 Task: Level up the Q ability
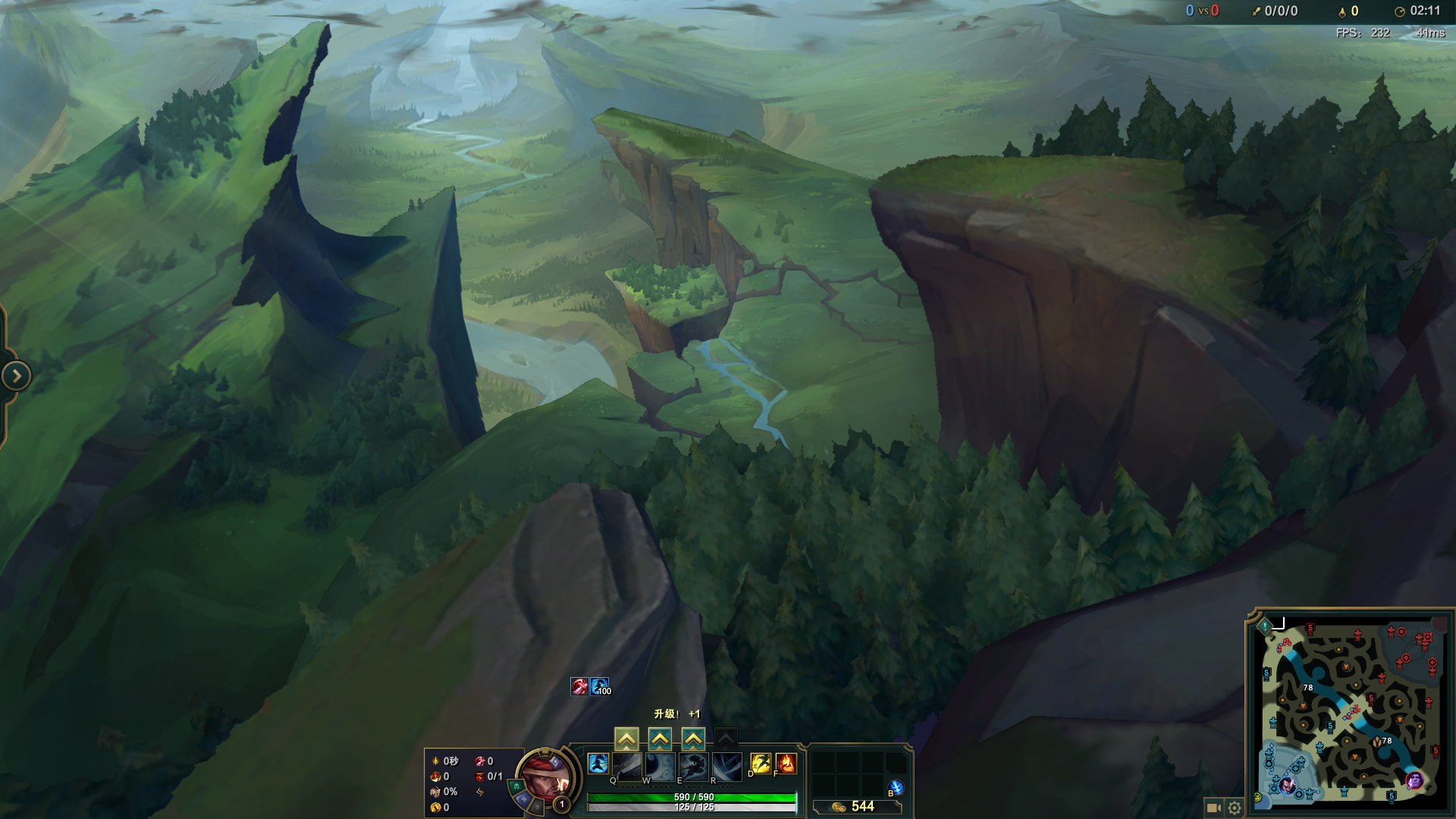click(x=626, y=739)
